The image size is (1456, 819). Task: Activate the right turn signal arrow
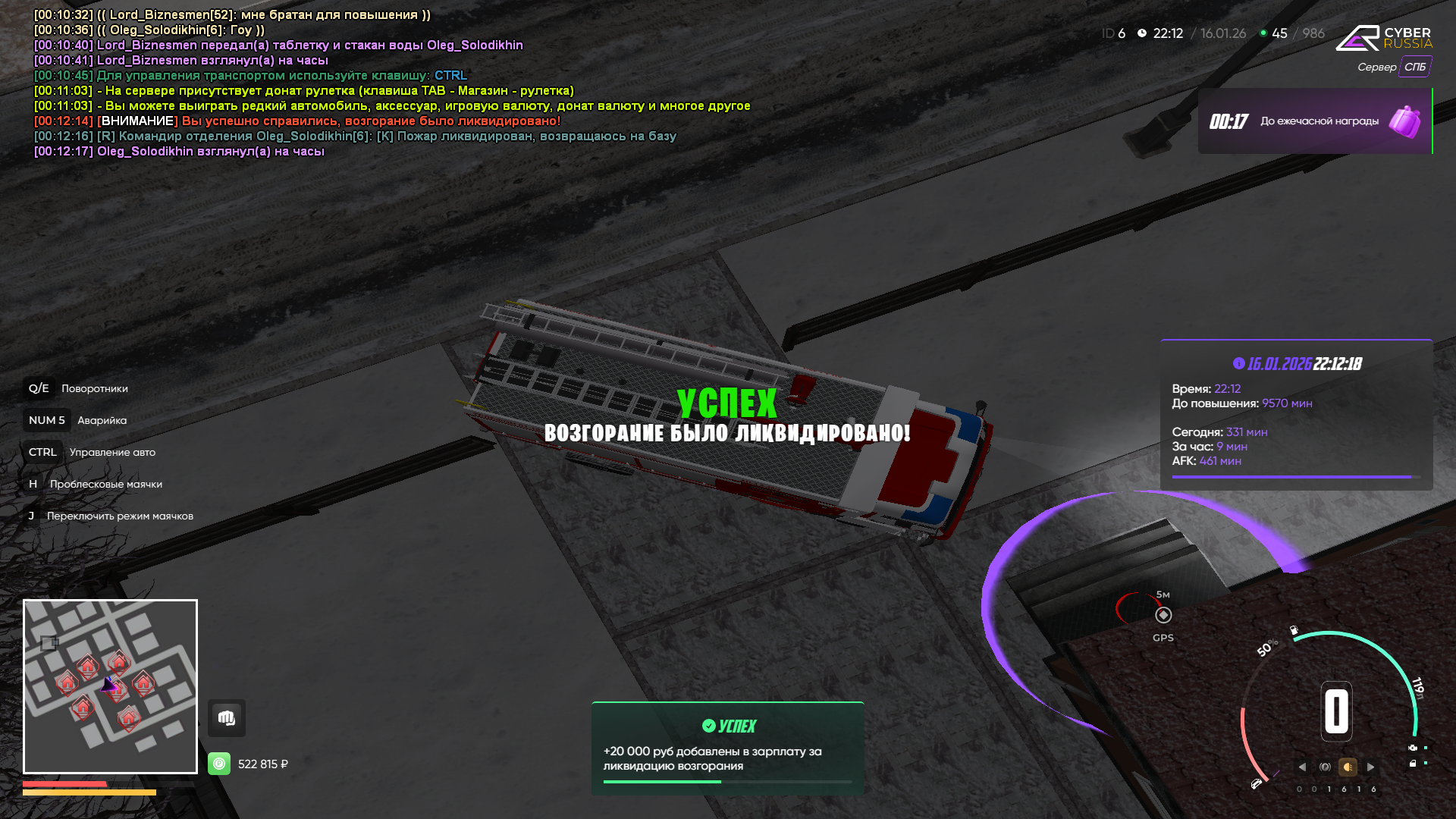tap(1370, 767)
